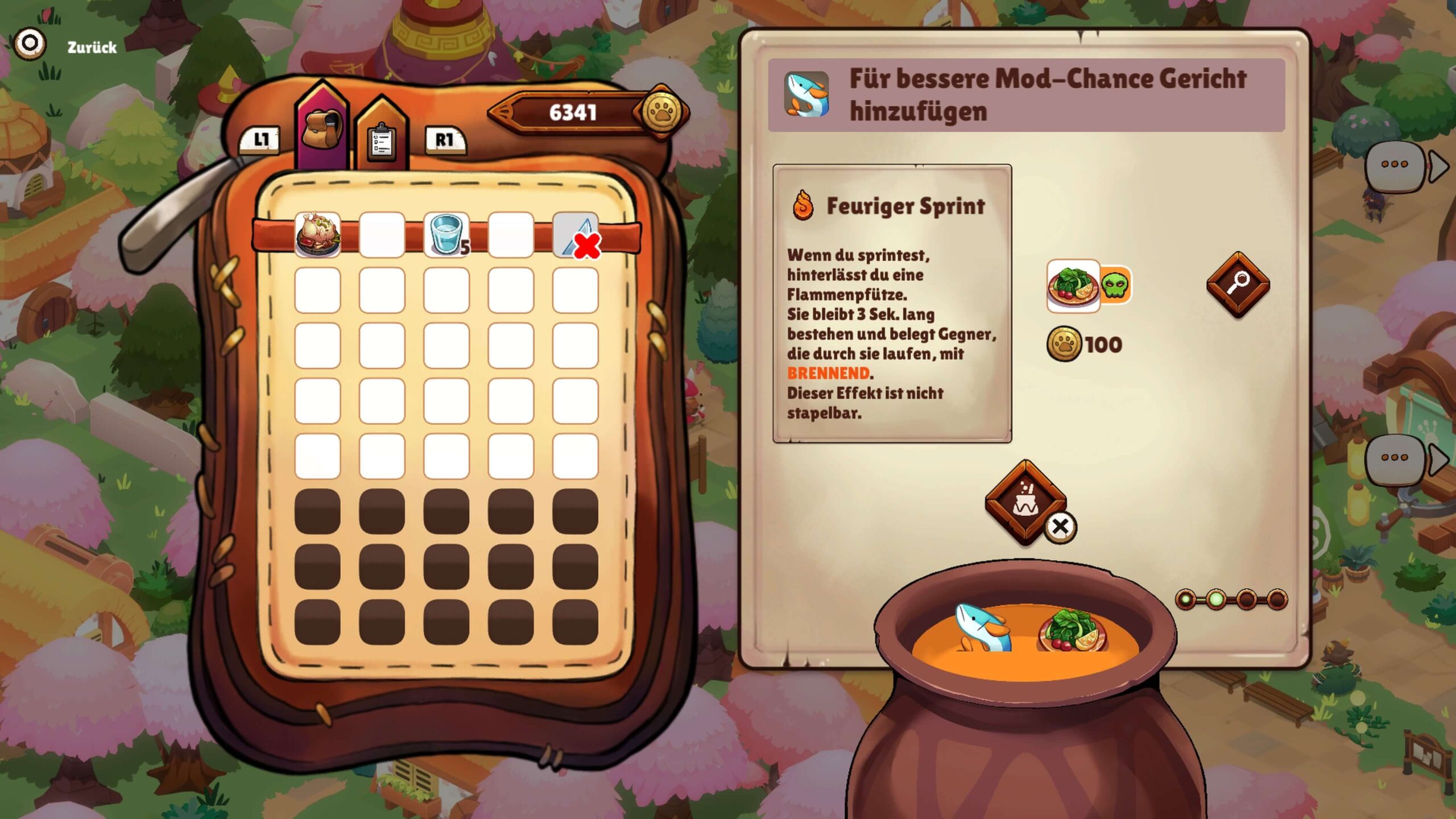1456x819 pixels.
Task: Select the salad dish ingredient icon
Action: [1073, 285]
